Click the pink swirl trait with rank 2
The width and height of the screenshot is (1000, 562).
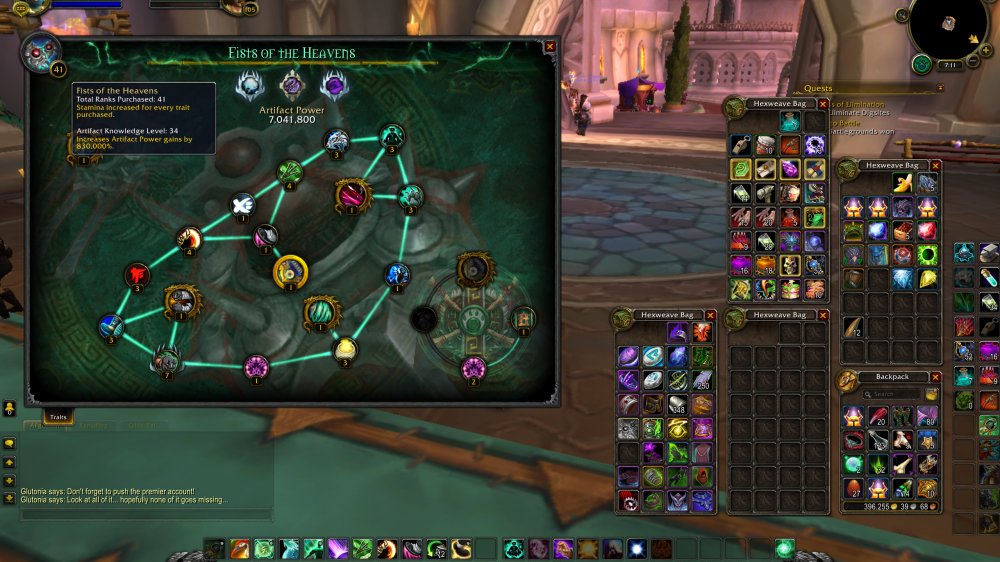pos(473,367)
